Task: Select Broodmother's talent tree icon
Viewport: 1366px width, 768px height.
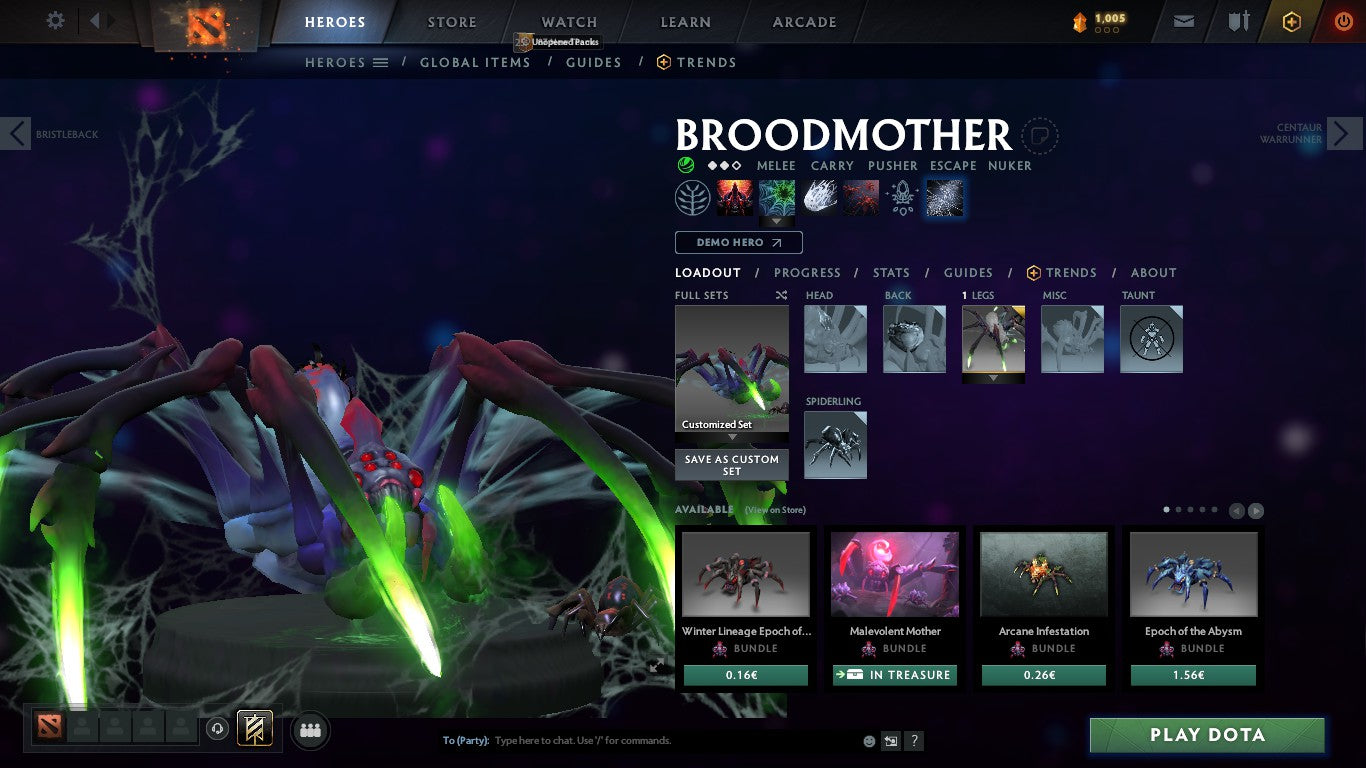Action: tap(692, 197)
